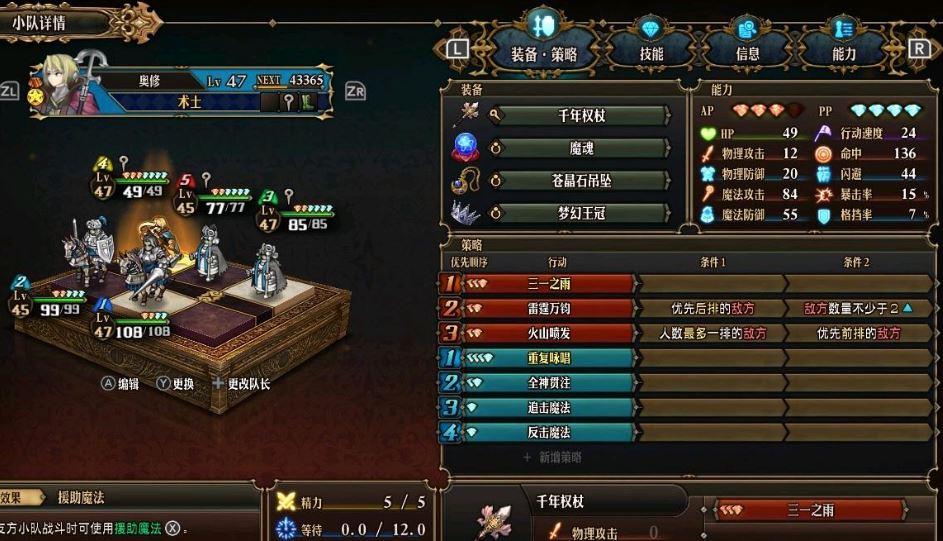Choose the 追击魔法 passive skill row
Image resolution: width=943 pixels, height=541 pixels.
[x=548, y=407]
